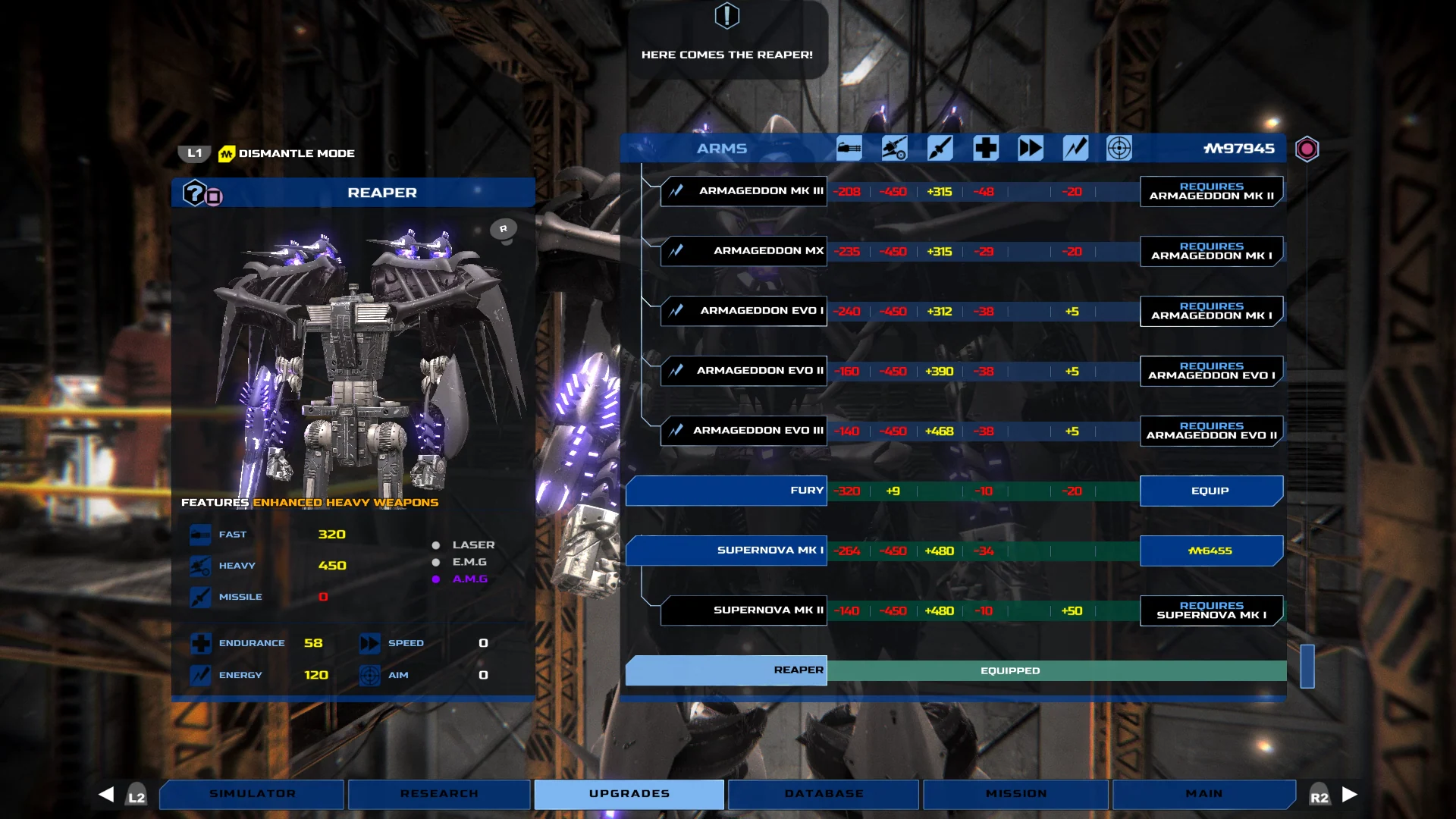This screenshot has width=1456, height=819.
Task: Equip the FURY arms
Action: point(1211,491)
